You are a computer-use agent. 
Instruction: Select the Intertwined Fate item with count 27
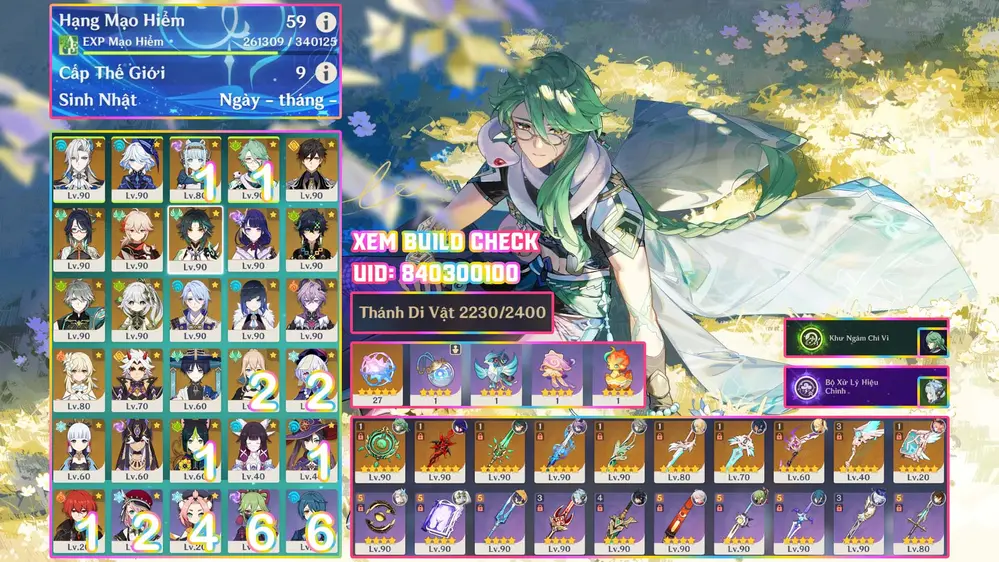point(378,372)
